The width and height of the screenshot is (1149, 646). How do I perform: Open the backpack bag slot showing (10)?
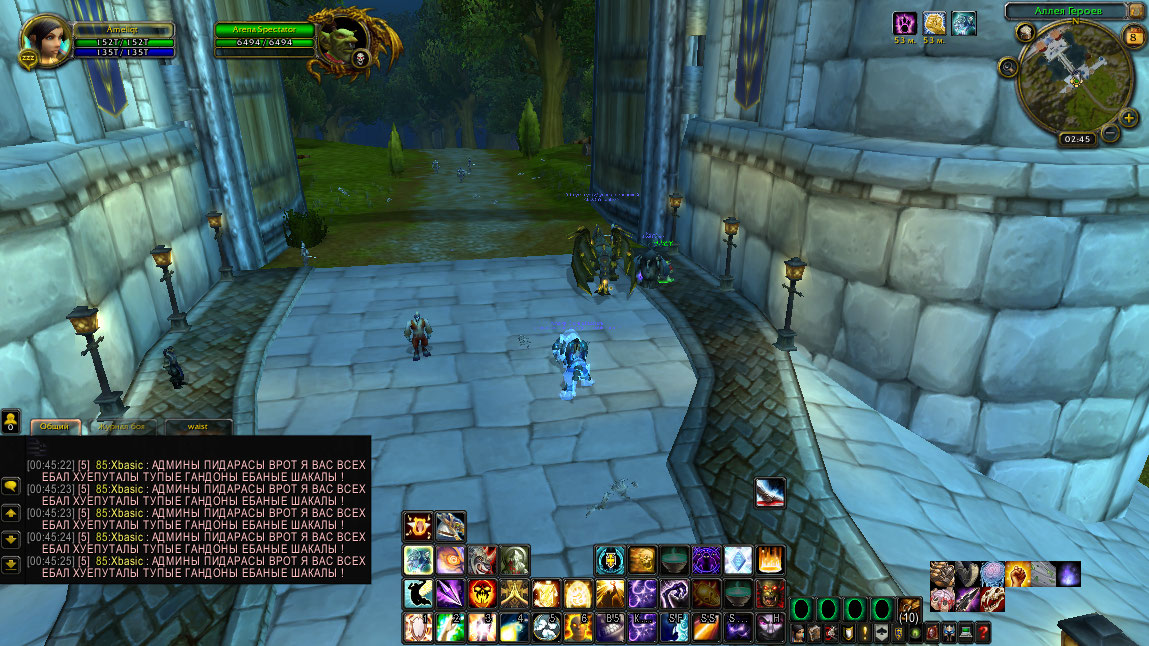click(x=909, y=610)
